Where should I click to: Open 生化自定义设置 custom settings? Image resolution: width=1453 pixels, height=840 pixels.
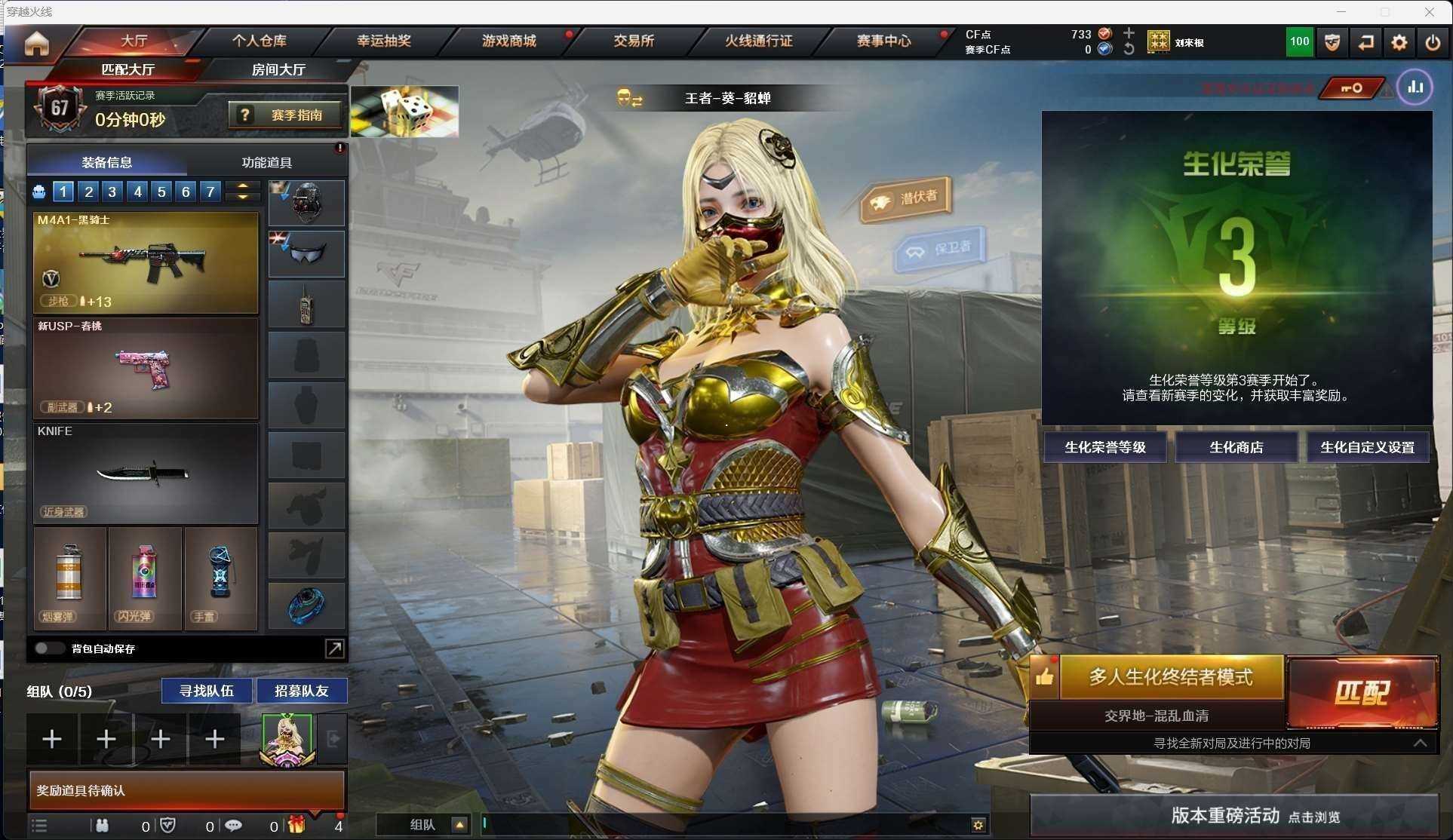tap(1367, 447)
